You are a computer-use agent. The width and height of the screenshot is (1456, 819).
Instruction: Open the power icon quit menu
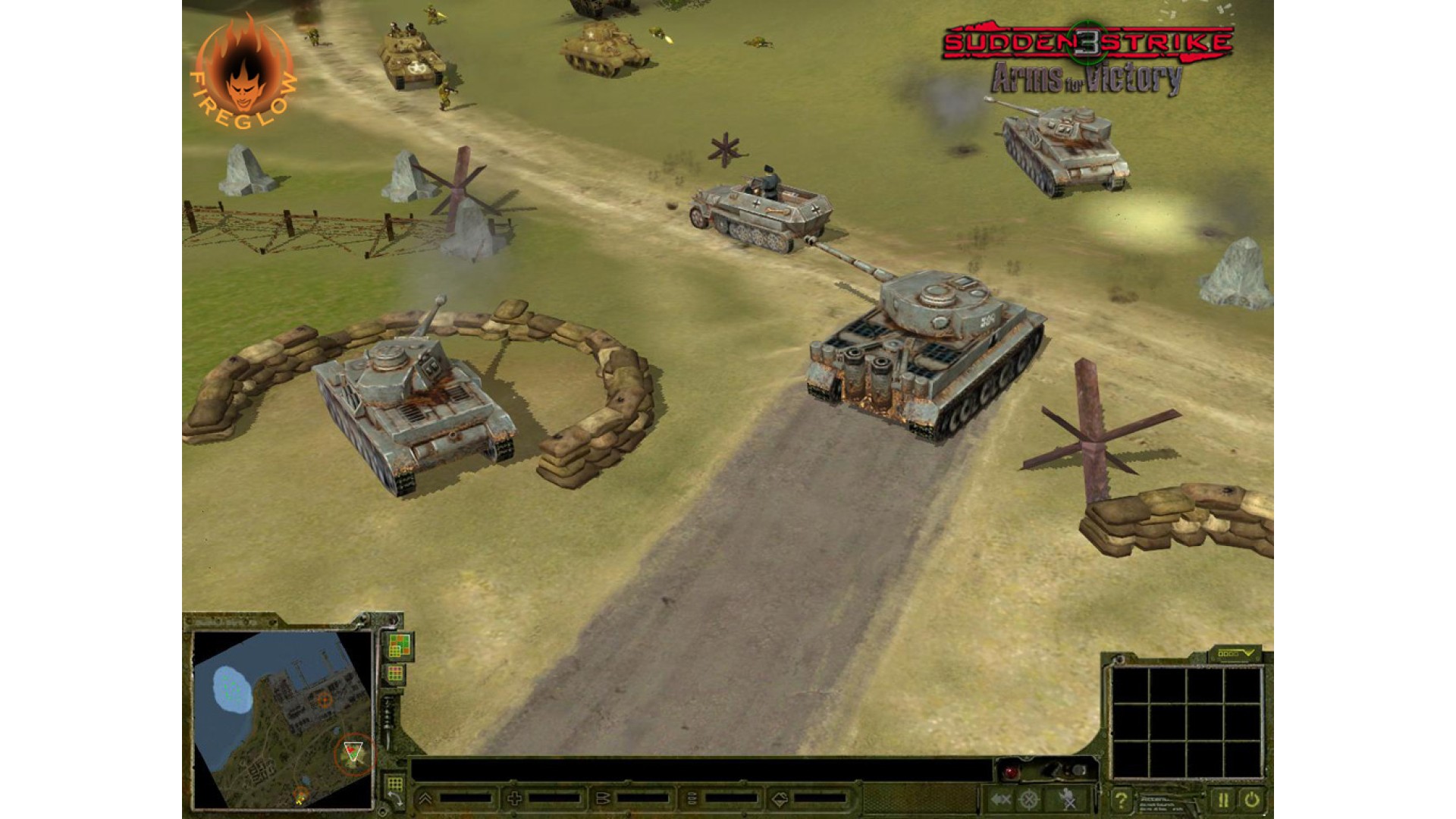click(x=1251, y=799)
